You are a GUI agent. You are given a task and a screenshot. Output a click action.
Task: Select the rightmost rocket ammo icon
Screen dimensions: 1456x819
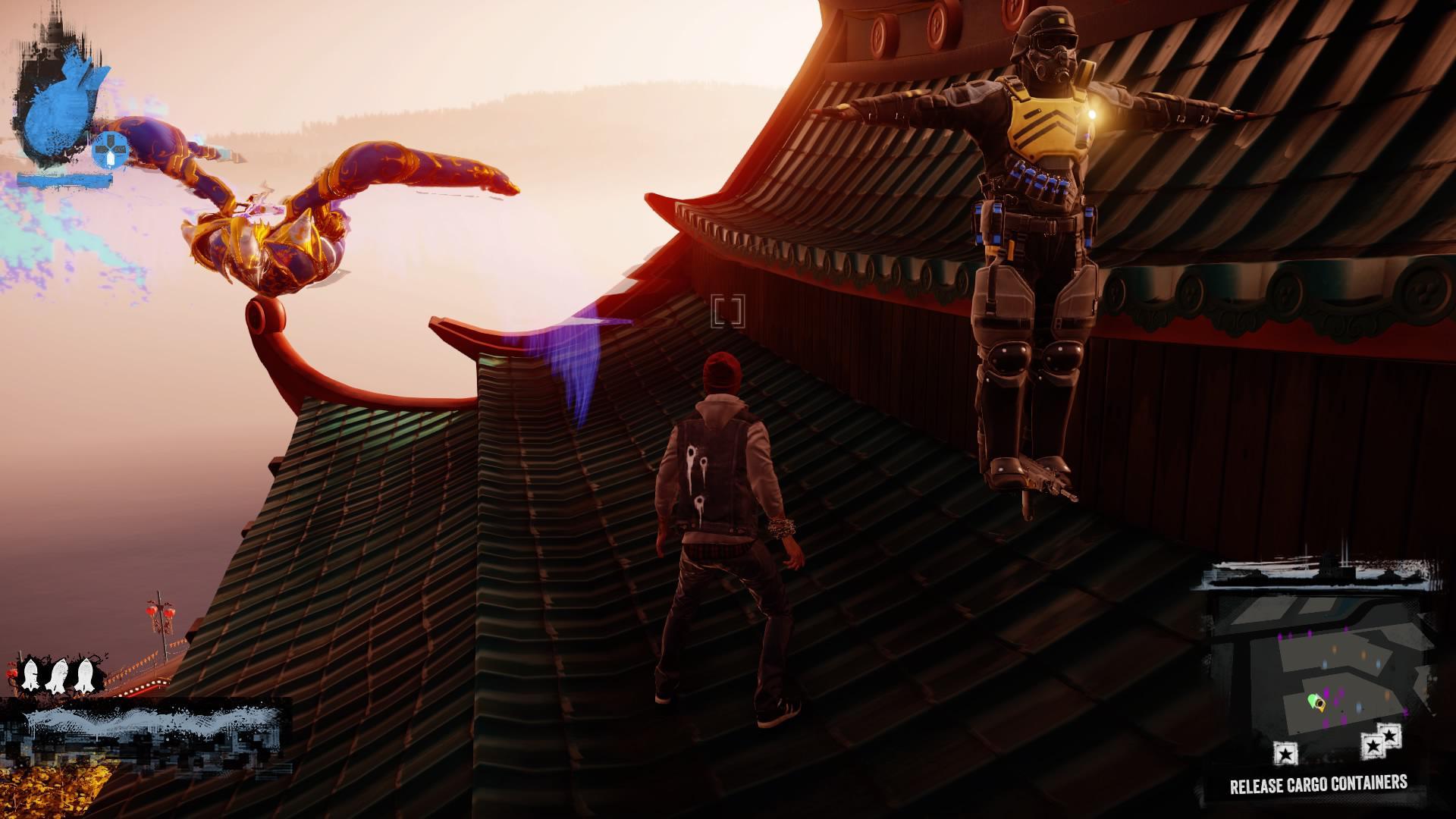(x=85, y=673)
